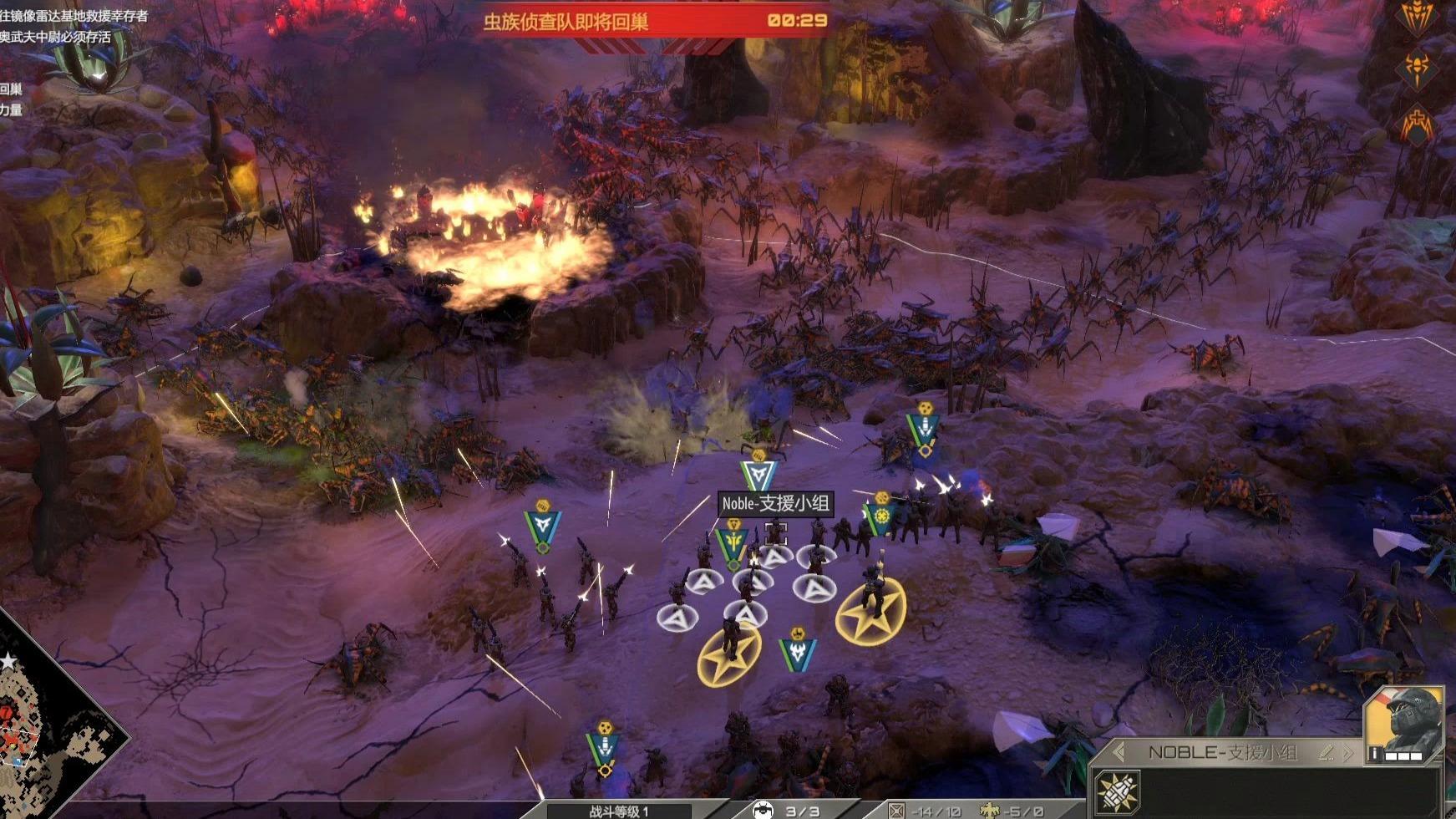
Task: Show squad info via the 'i' icon
Action: coord(1373,755)
